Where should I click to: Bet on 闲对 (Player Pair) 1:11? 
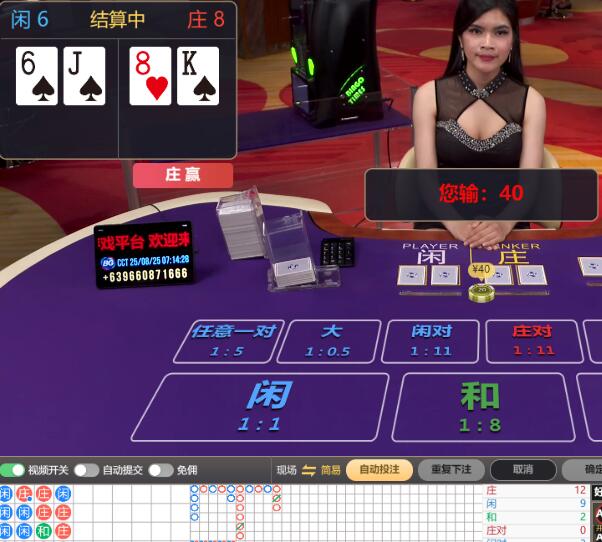431,341
